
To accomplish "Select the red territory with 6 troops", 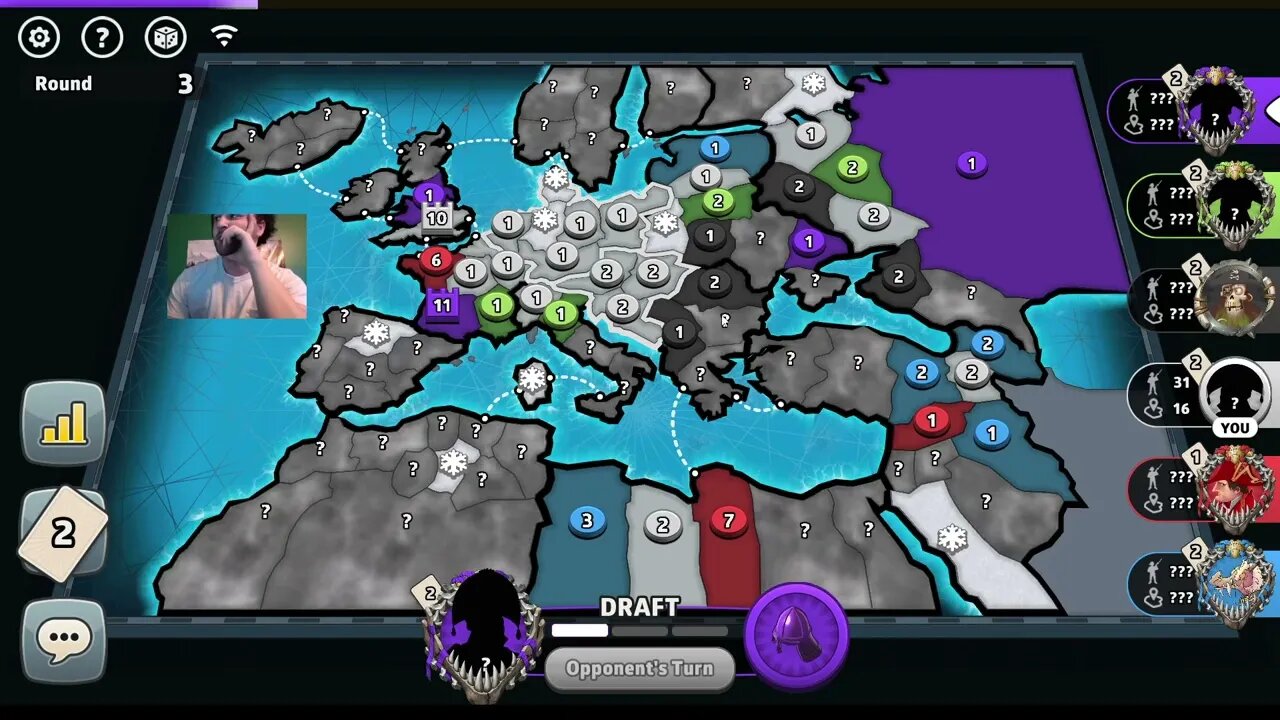I will (x=435, y=261).
